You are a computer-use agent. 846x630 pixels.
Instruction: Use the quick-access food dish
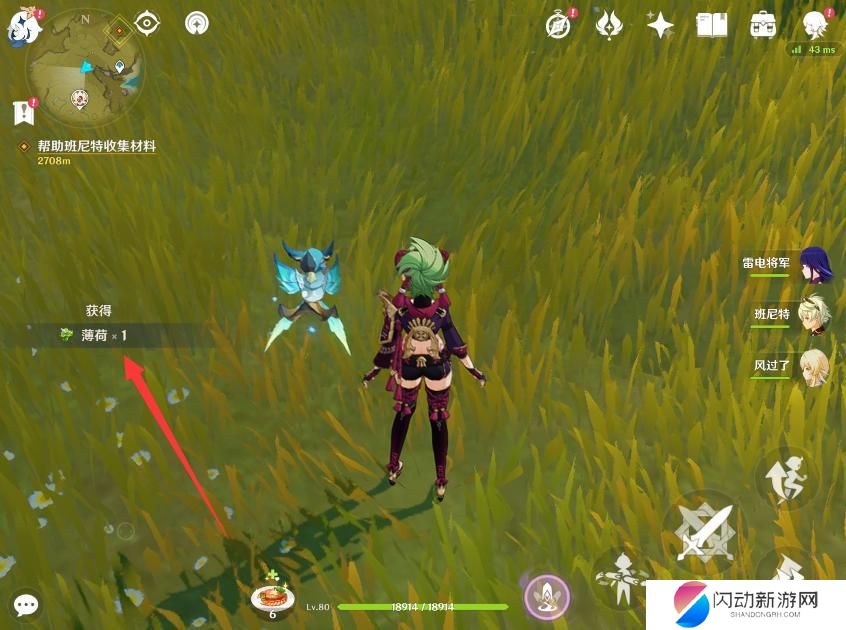click(x=272, y=597)
